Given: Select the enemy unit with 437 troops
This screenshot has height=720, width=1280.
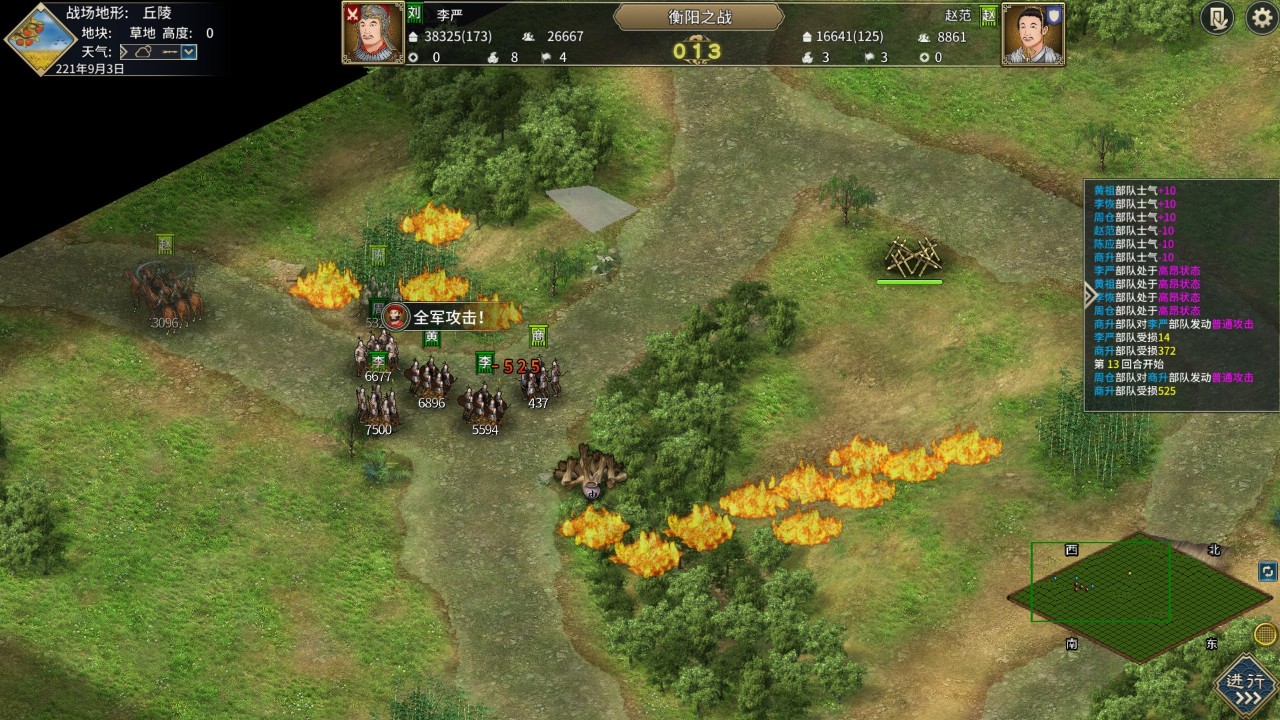Looking at the screenshot, I should pyautogui.click(x=540, y=380).
